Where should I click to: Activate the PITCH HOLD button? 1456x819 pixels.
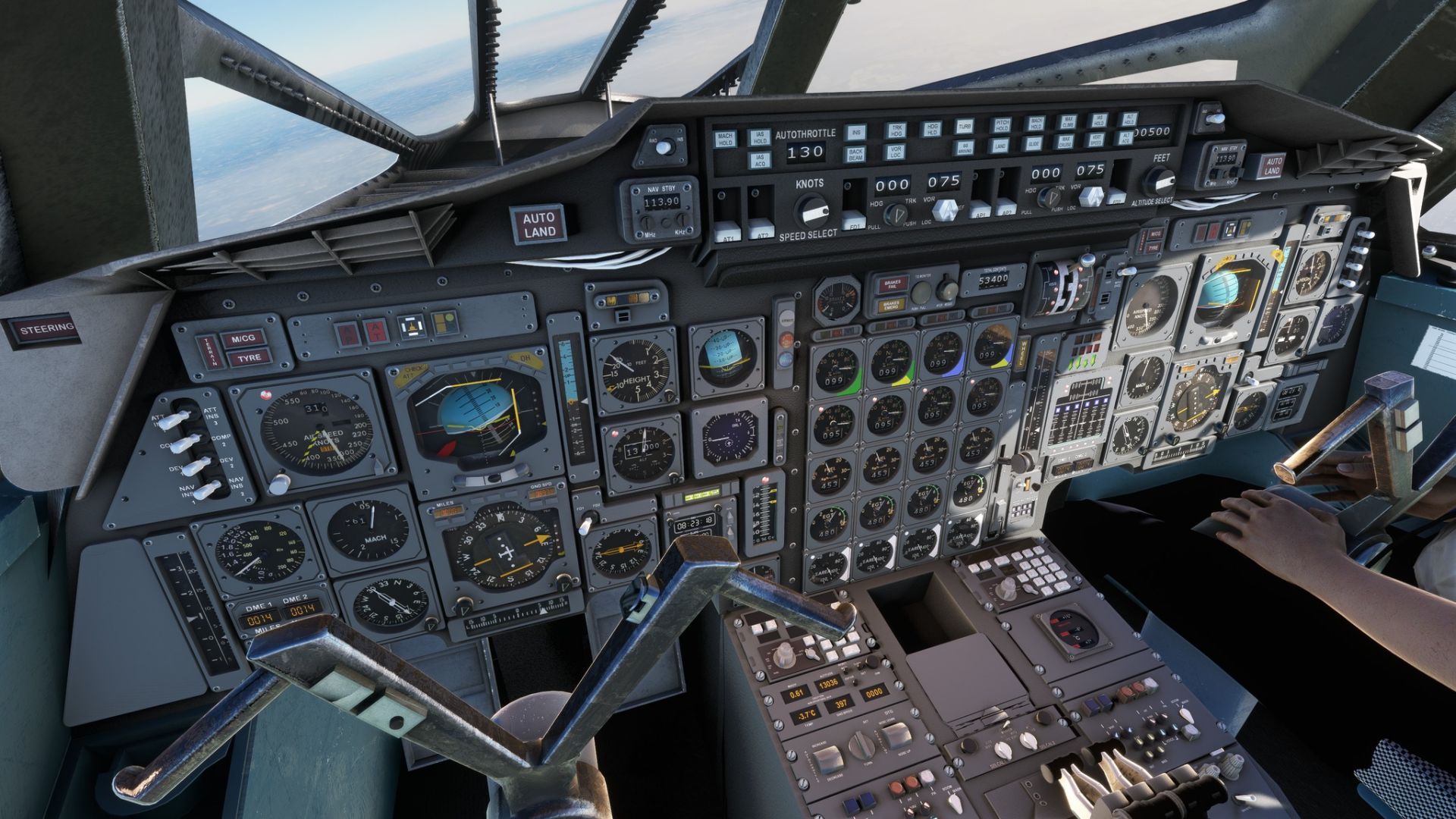coord(1002,125)
